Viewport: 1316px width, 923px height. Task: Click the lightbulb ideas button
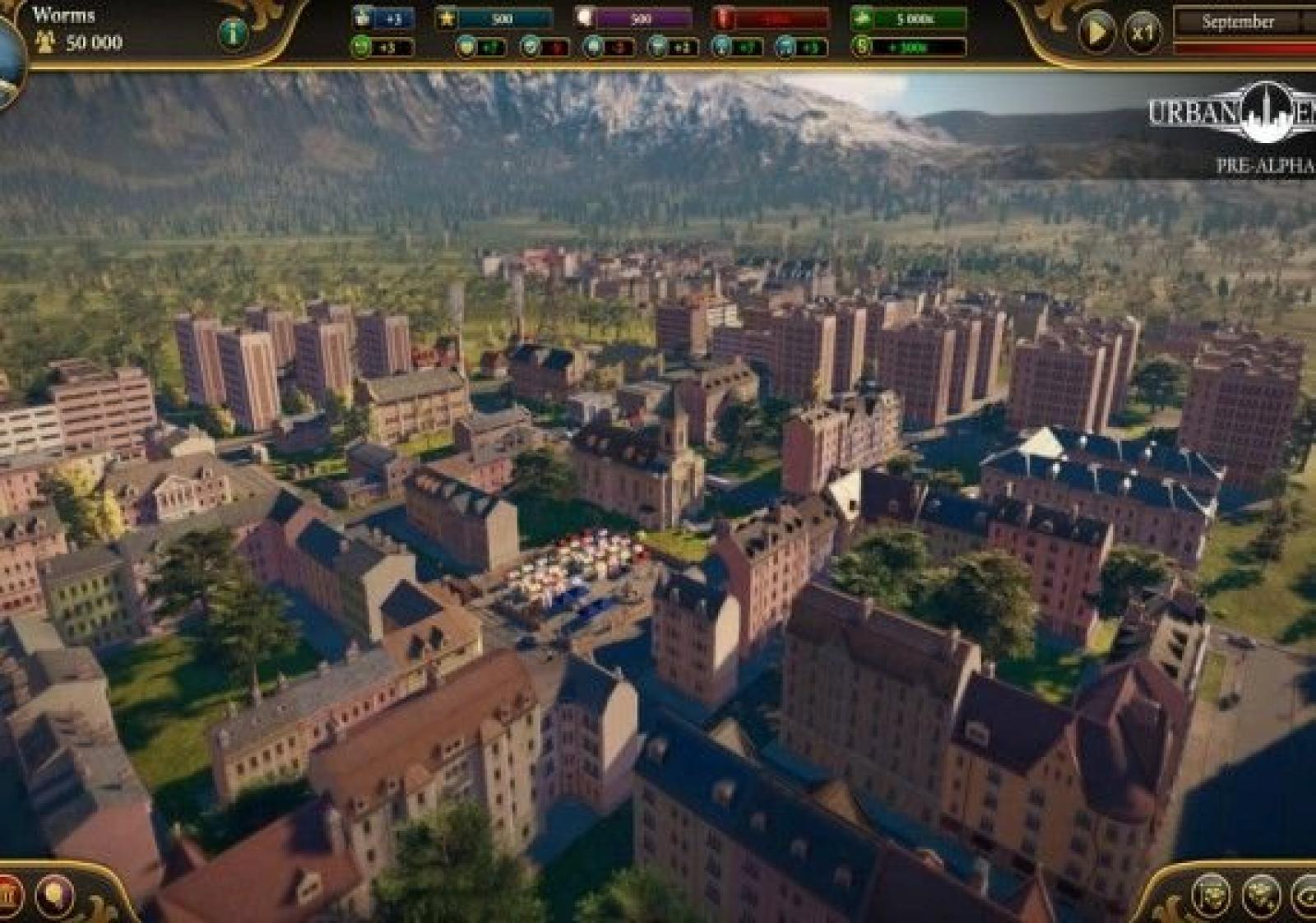(55, 894)
